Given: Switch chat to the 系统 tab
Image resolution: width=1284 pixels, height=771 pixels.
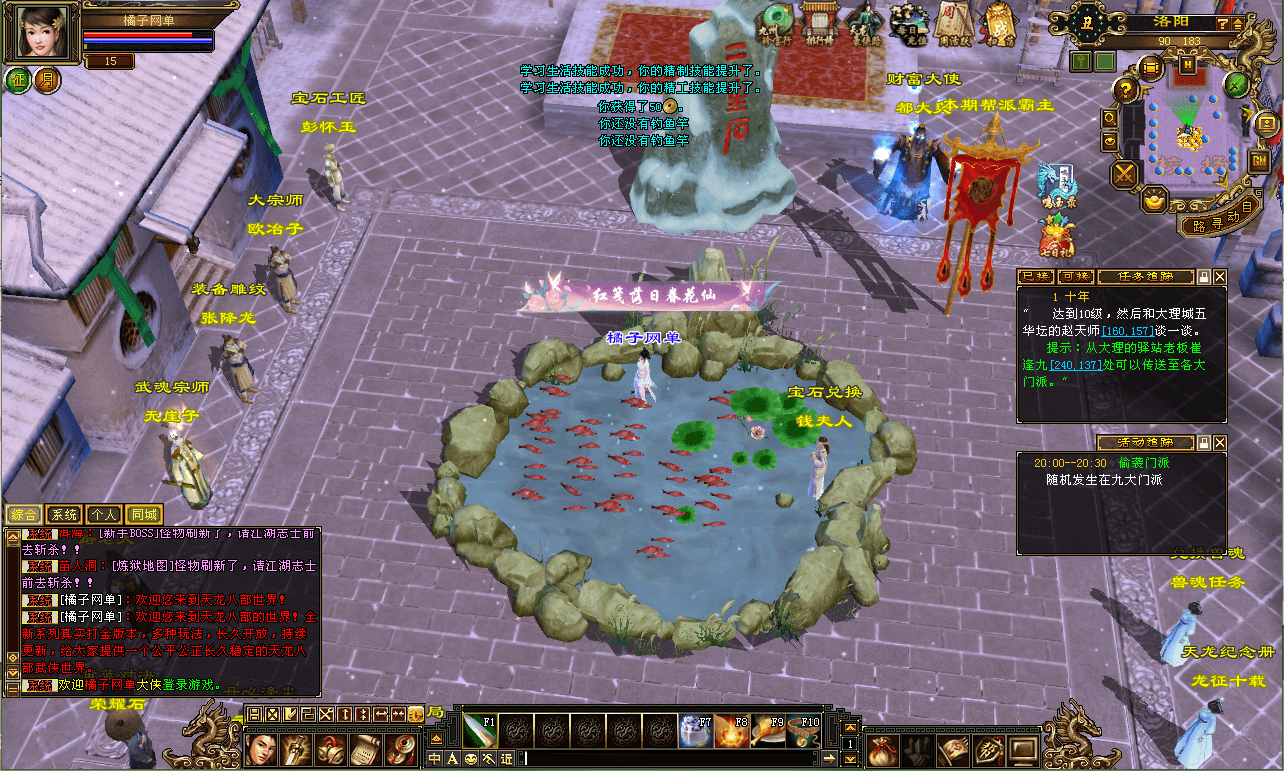Looking at the screenshot, I should 64,514.
